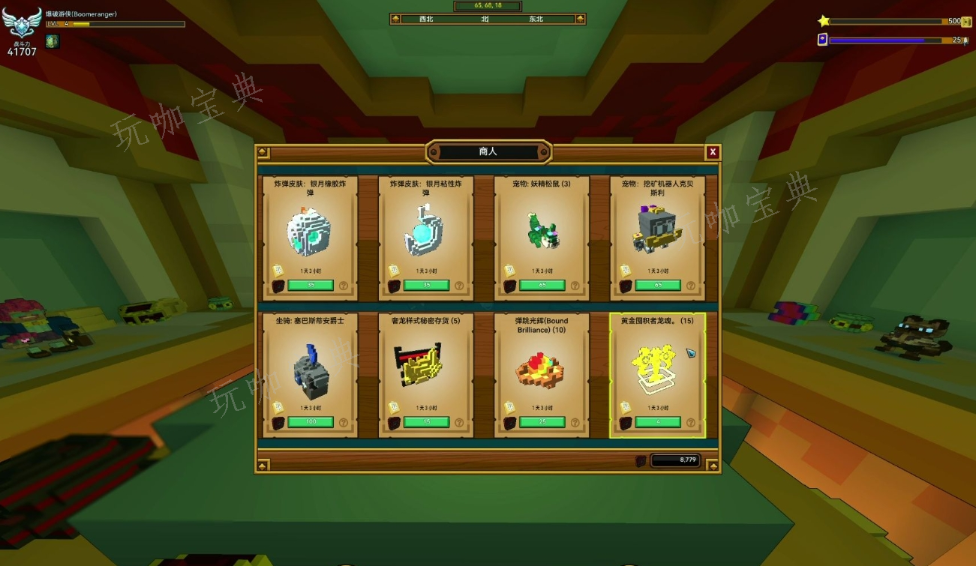Close the merchant window

click(713, 152)
